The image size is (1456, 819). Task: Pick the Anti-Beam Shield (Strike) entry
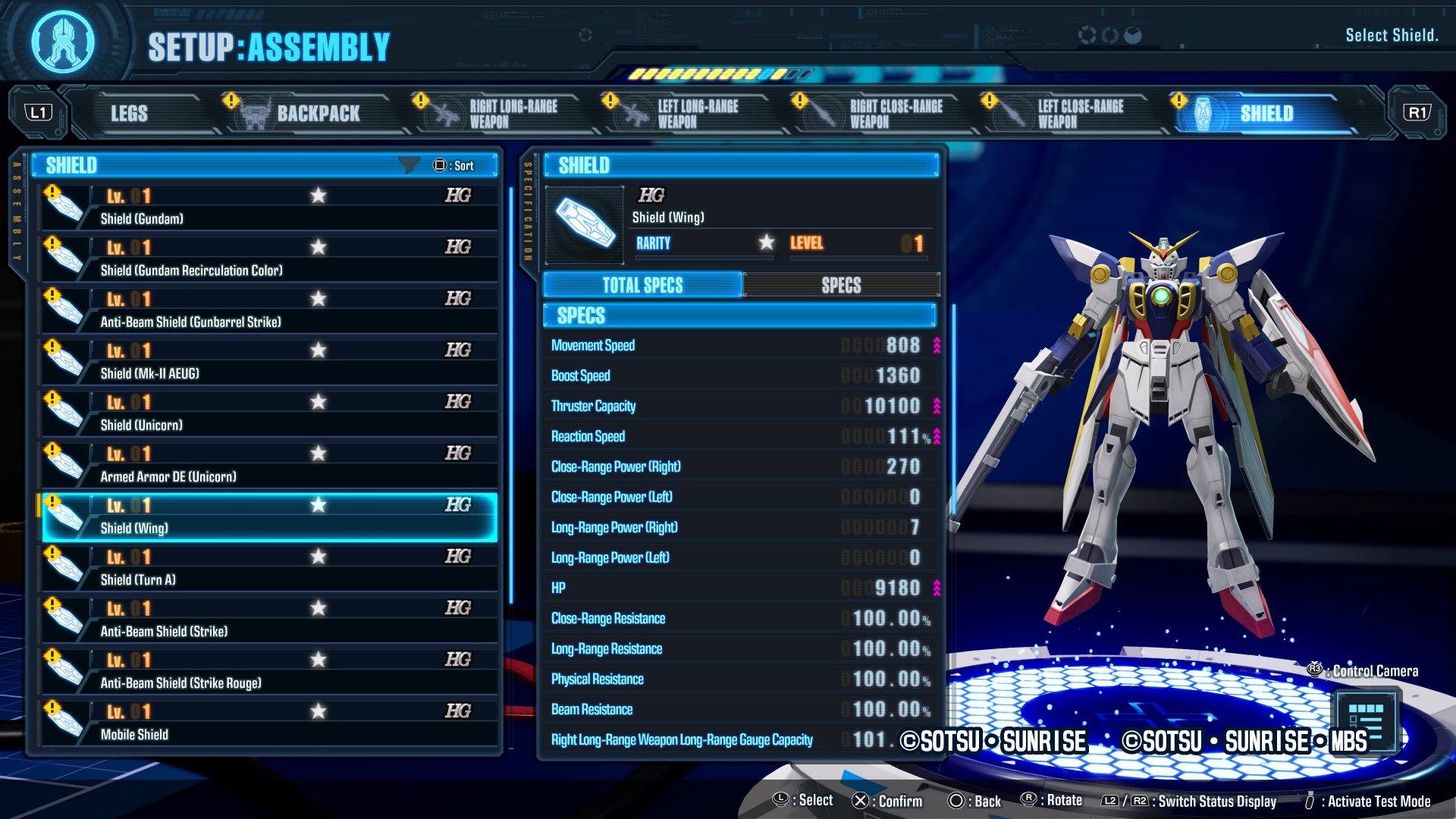tap(269, 620)
